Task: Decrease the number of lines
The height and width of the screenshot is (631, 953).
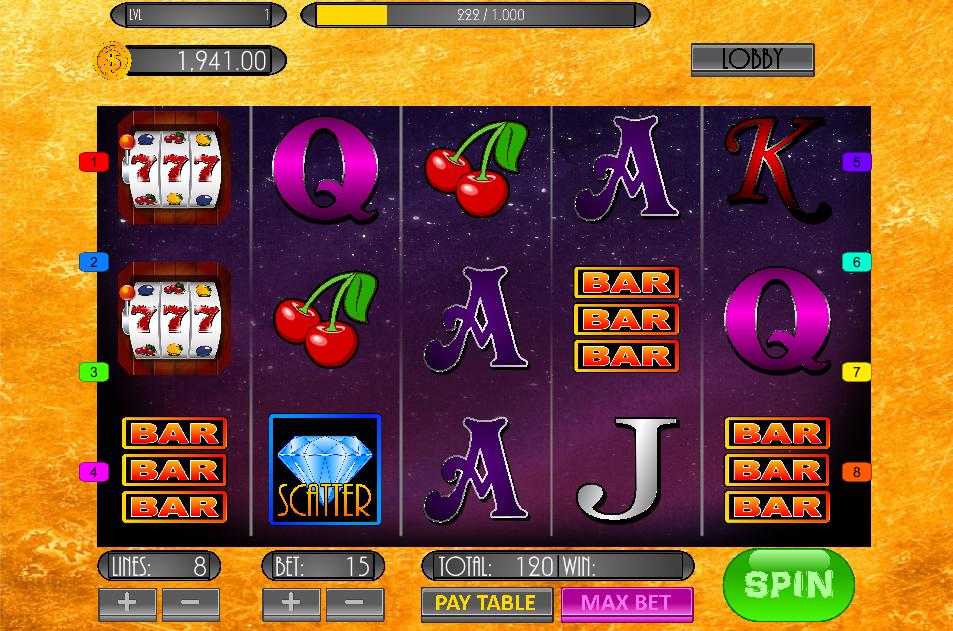Action: pyautogui.click(x=190, y=603)
